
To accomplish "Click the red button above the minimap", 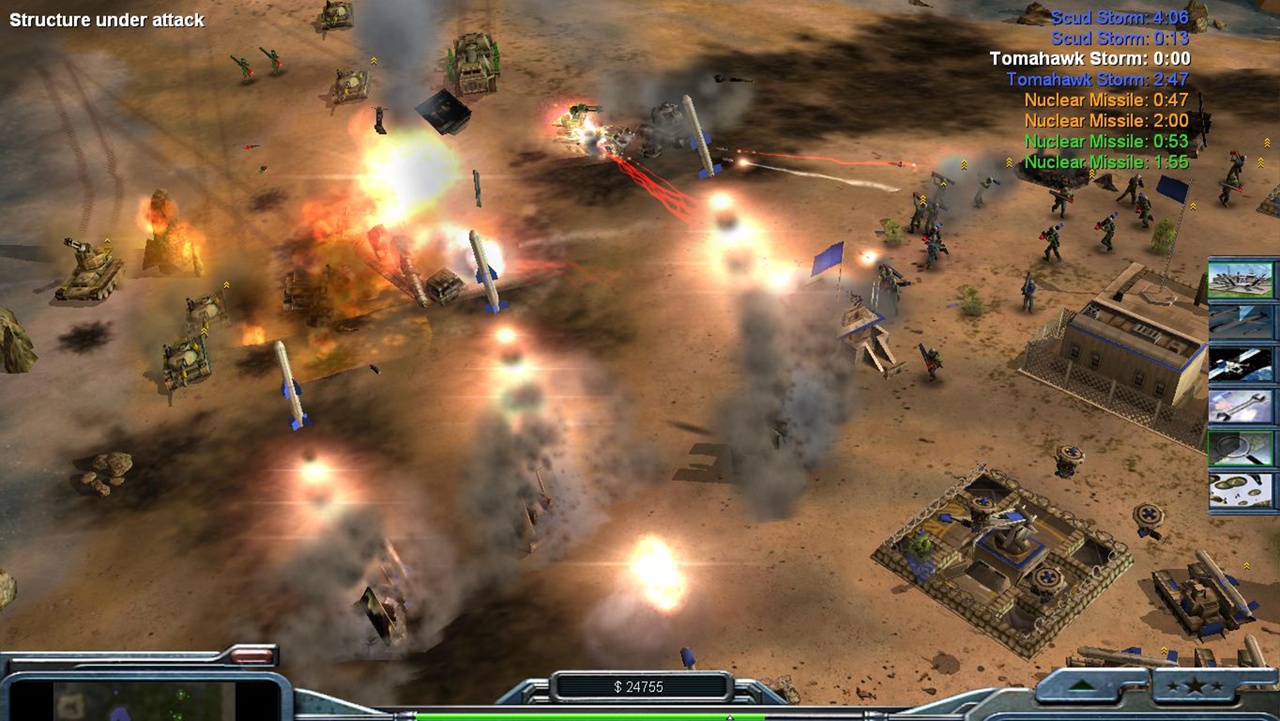I will point(252,657).
